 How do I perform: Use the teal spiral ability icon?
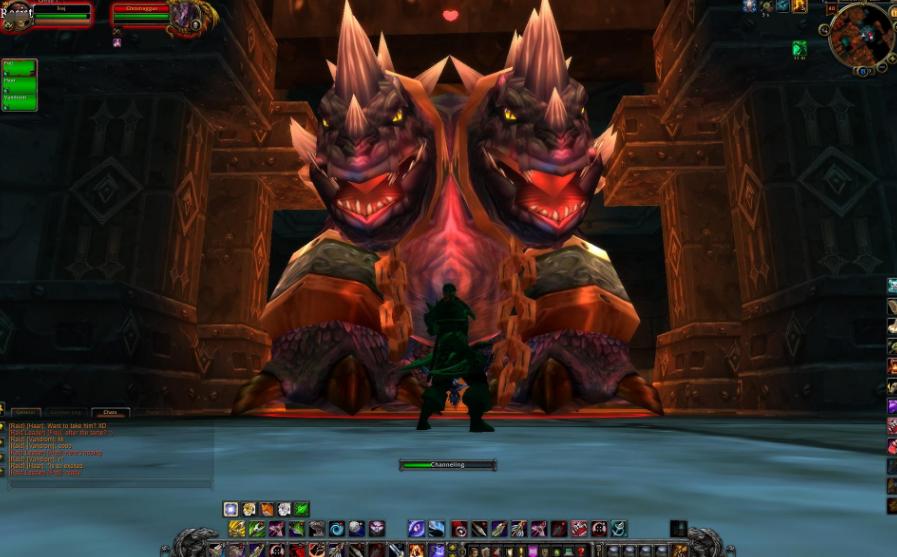pyautogui.click(x=619, y=529)
